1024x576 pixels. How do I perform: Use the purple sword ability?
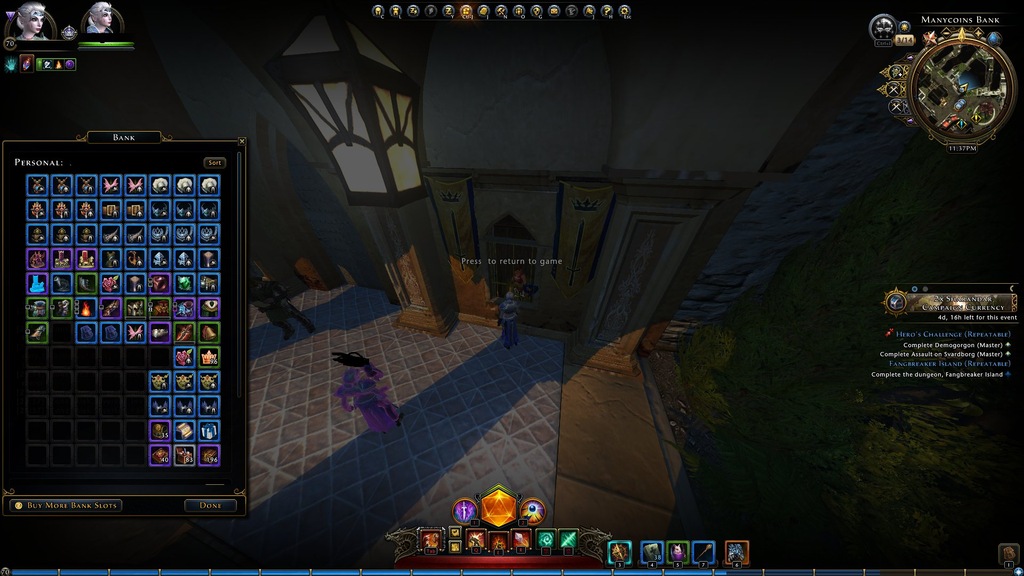(x=465, y=512)
